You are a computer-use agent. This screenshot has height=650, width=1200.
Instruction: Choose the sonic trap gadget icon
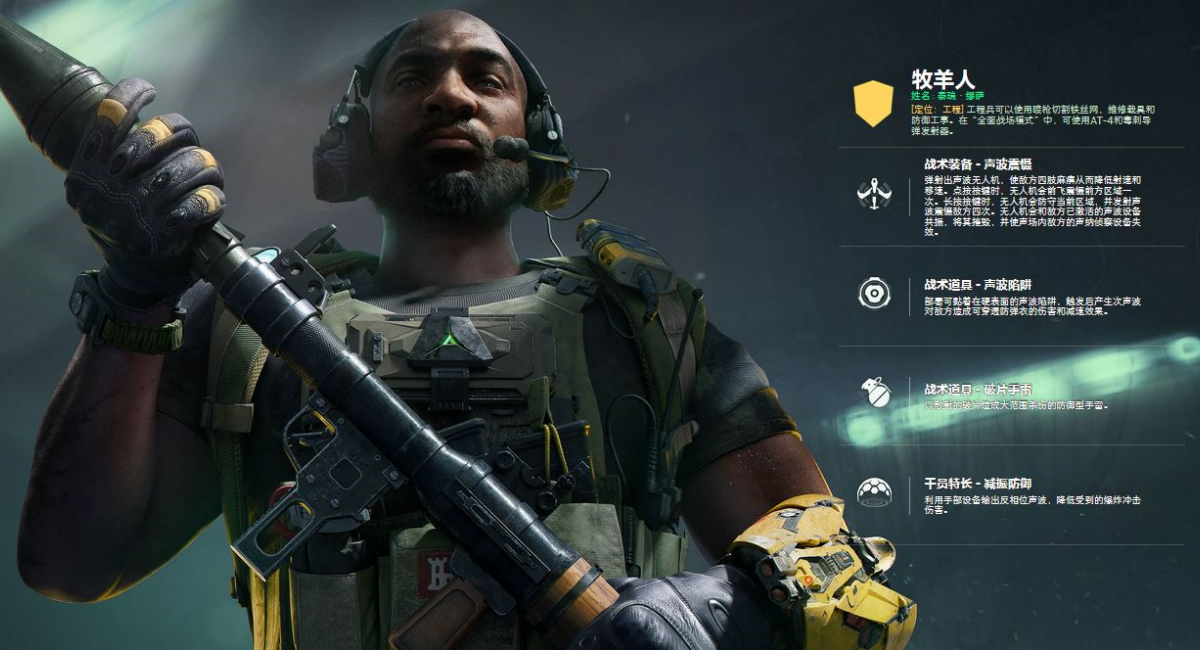coord(874,293)
